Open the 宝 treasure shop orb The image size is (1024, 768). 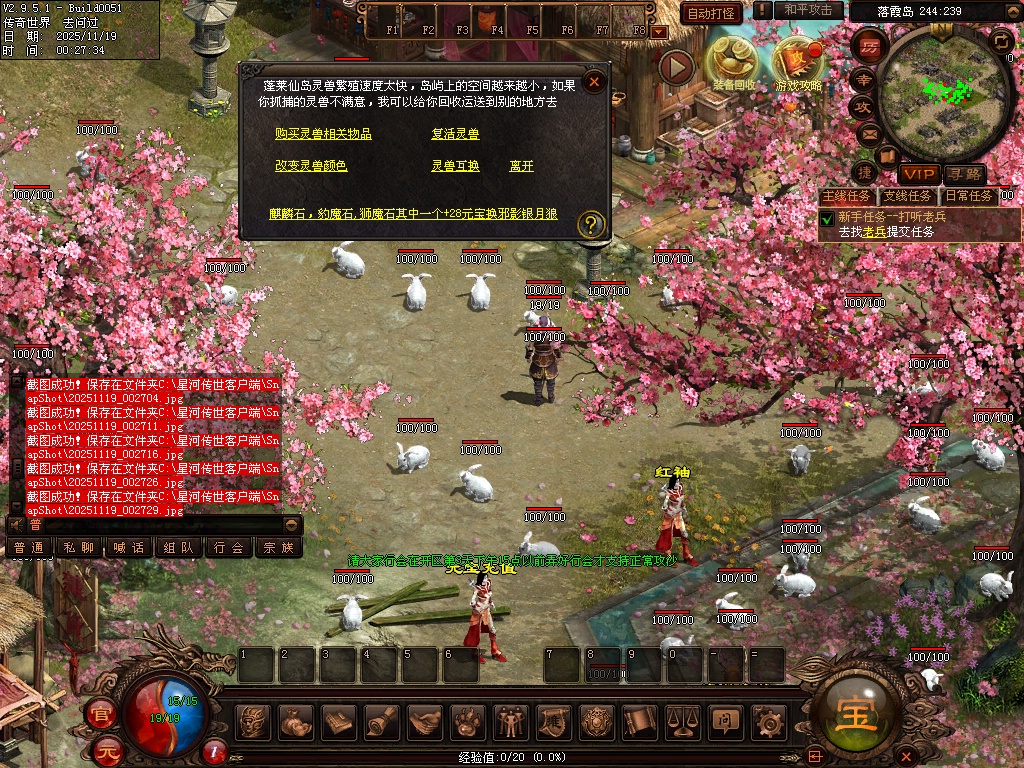point(858,714)
